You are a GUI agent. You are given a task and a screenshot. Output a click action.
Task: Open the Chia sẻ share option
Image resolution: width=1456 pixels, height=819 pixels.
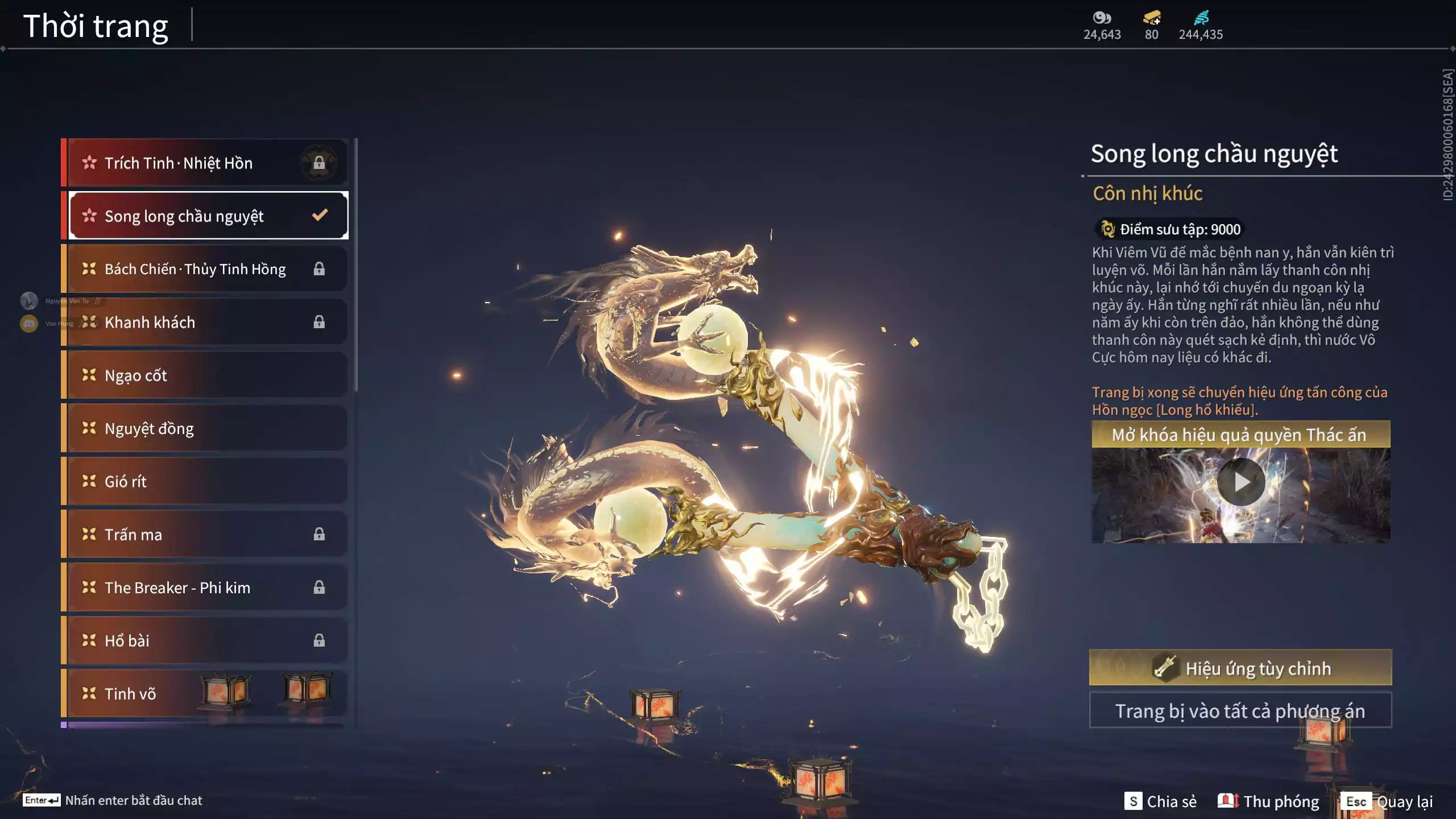coord(1160,801)
